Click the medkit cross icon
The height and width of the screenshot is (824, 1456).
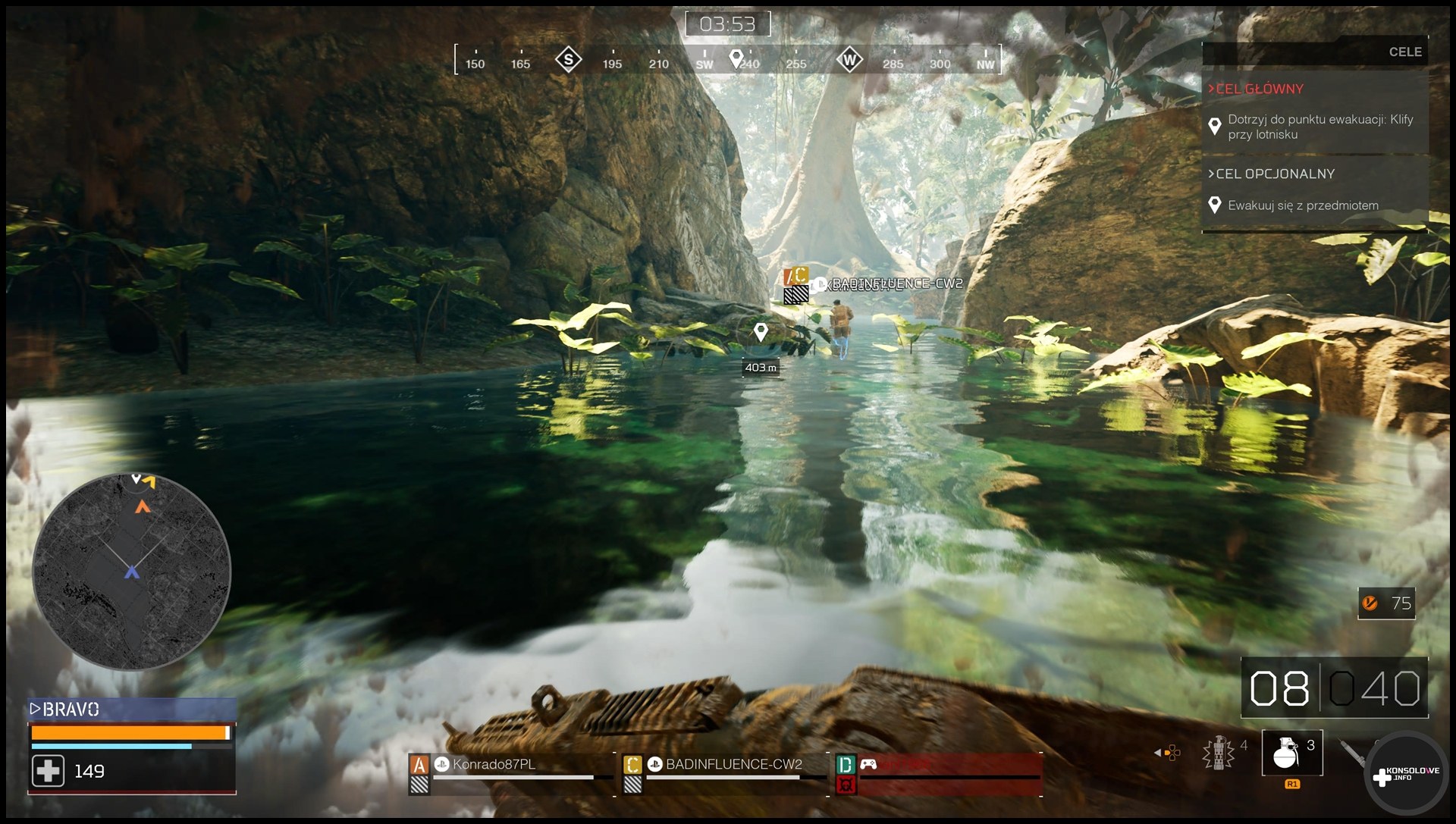tap(48, 772)
